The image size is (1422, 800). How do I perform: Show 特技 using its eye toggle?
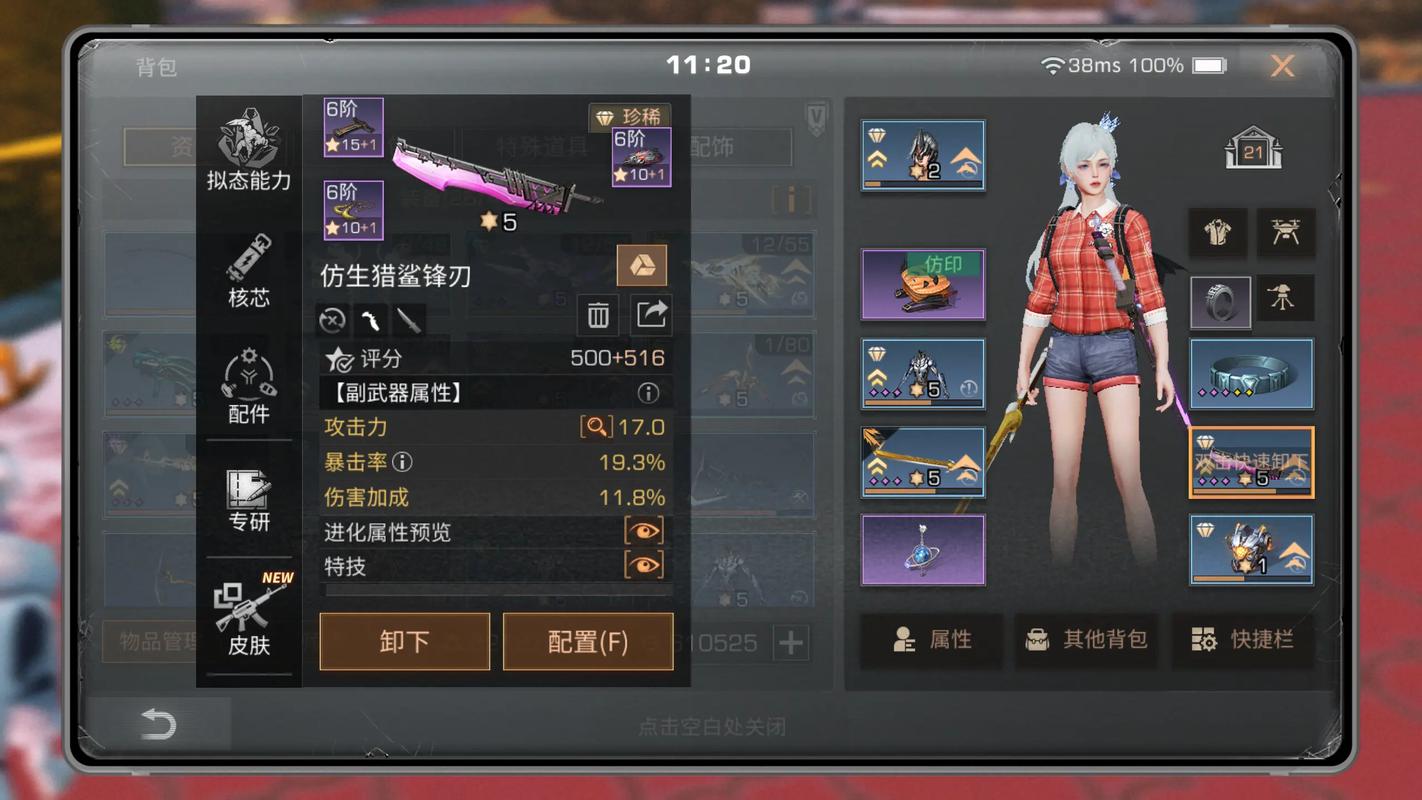[644, 565]
